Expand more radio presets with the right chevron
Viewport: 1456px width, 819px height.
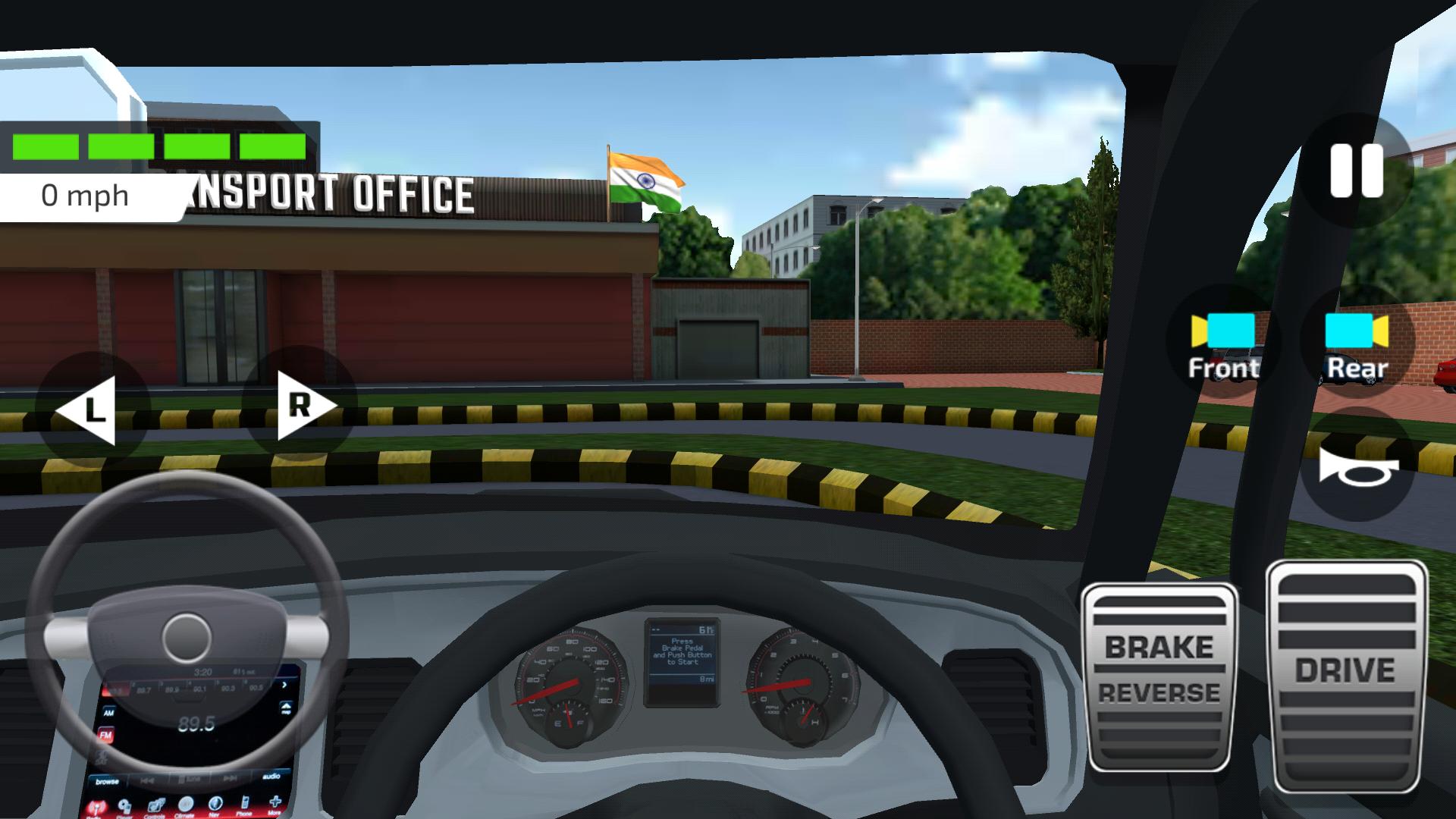click(x=285, y=685)
